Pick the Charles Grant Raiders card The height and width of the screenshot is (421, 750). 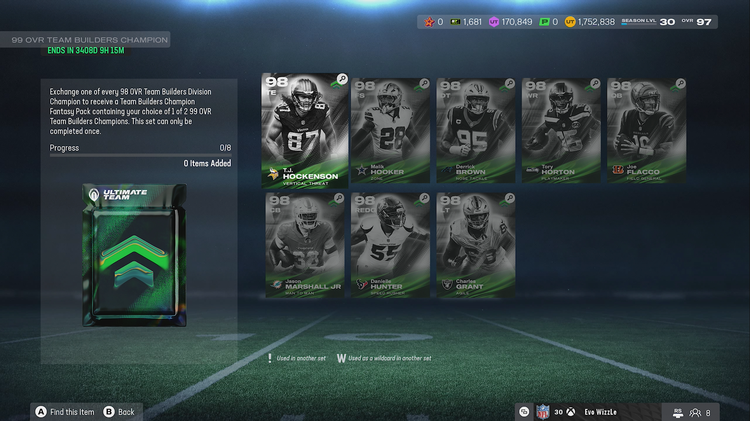(475, 246)
